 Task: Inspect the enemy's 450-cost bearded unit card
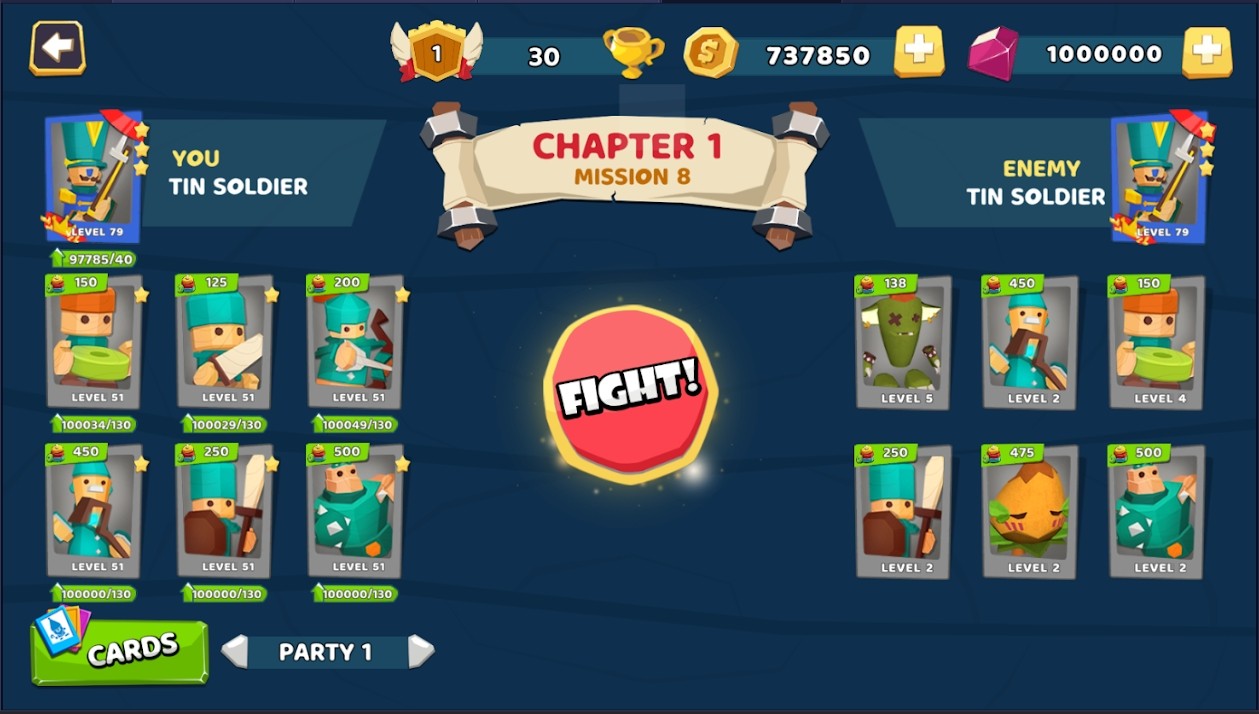click(1029, 343)
